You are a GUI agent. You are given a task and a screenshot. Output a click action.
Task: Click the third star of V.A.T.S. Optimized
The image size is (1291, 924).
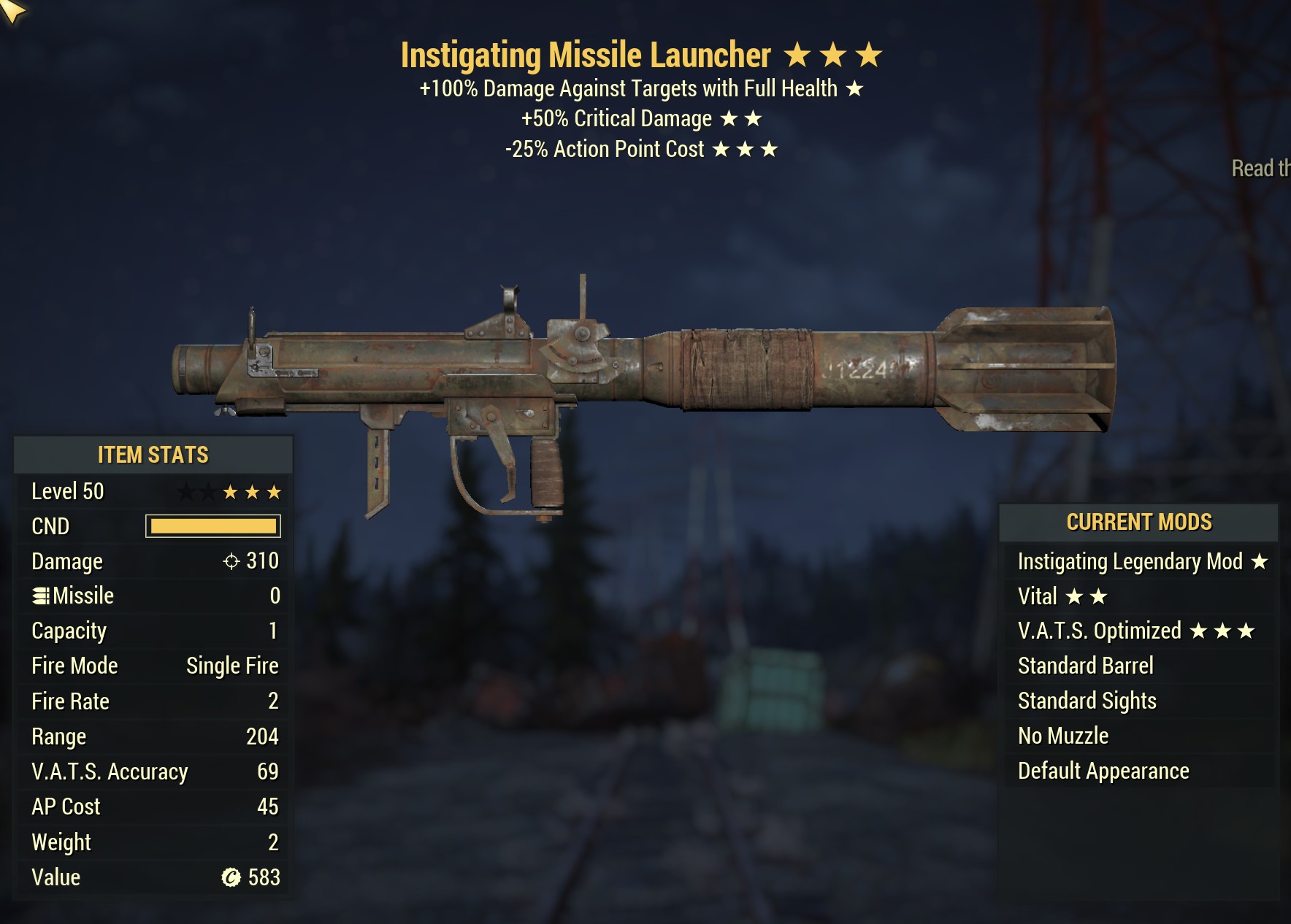[x=1245, y=631]
